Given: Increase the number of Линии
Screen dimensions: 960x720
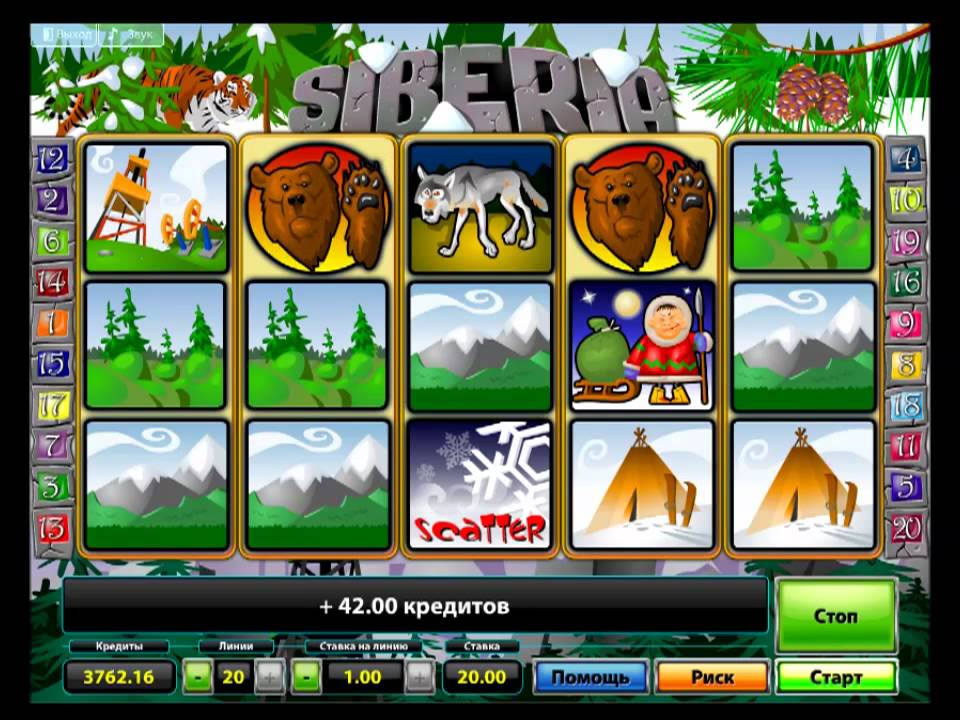Looking at the screenshot, I should coord(269,677).
